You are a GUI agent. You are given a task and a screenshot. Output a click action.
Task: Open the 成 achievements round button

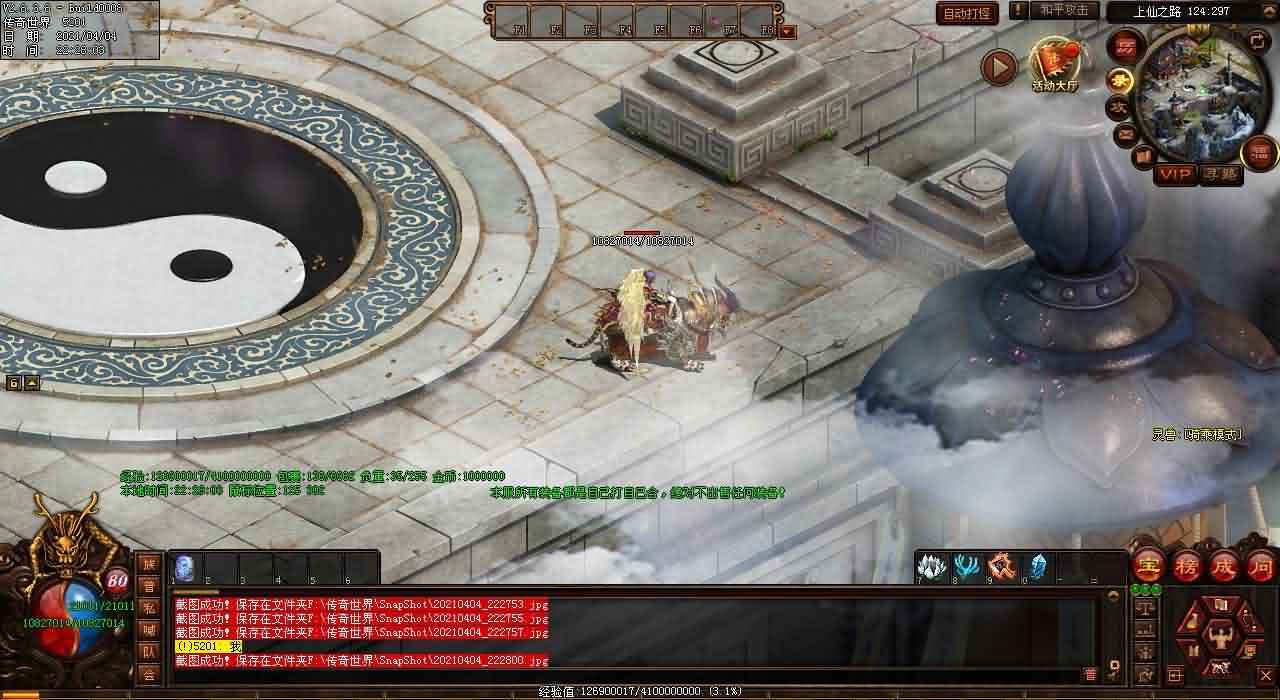click(x=1224, y=566)
